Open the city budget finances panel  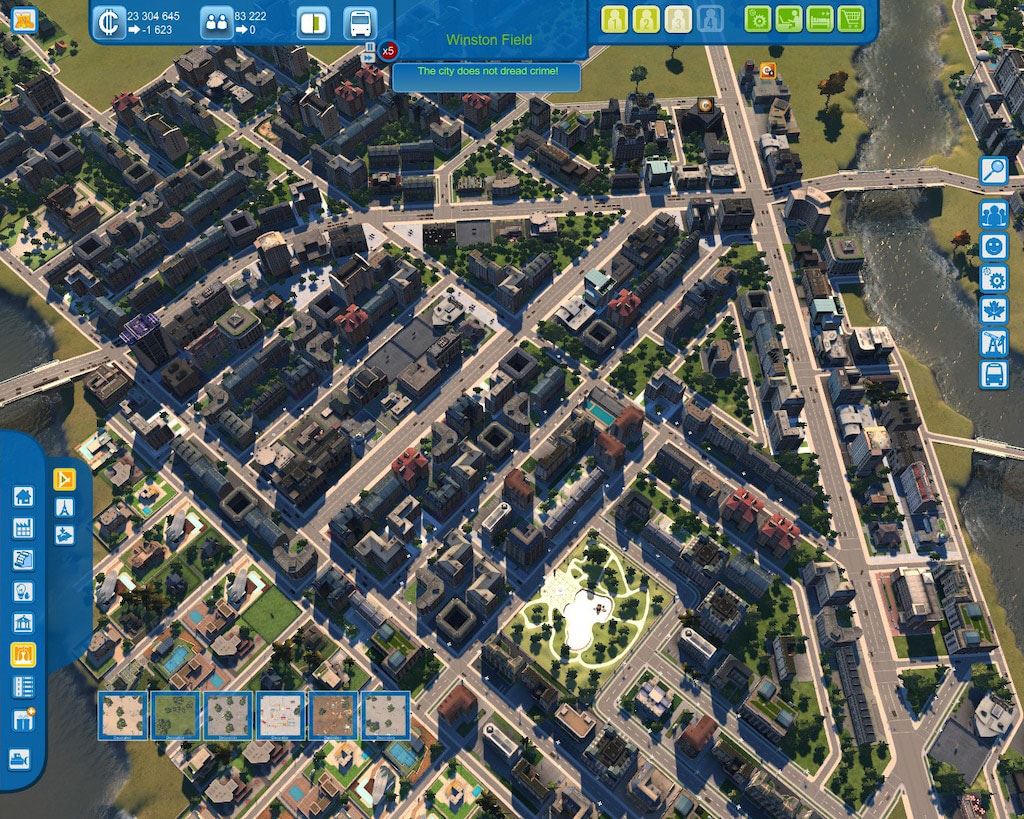tap(109, 22)
